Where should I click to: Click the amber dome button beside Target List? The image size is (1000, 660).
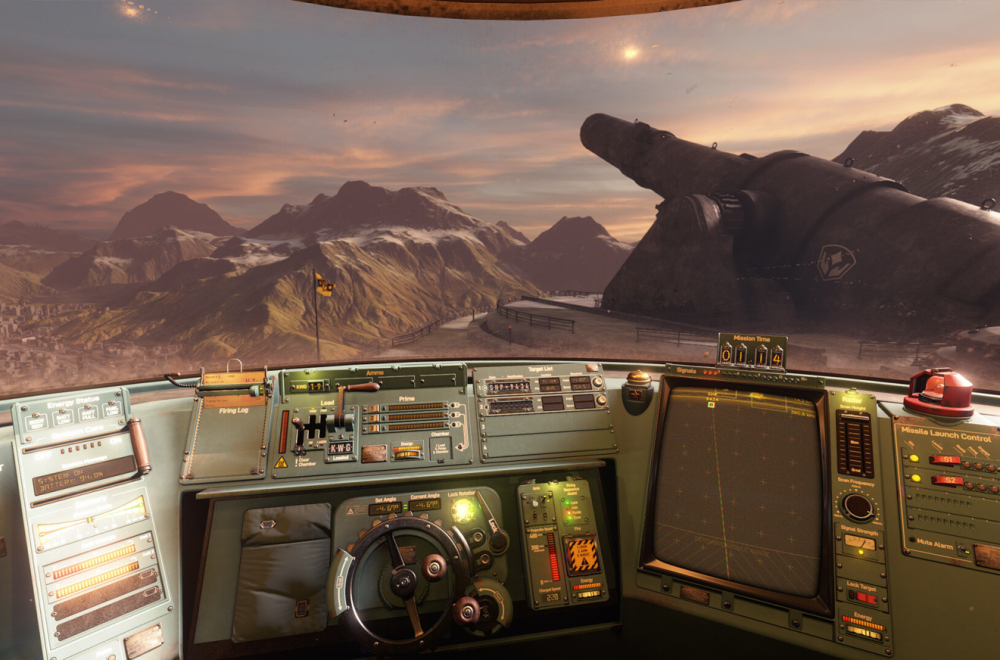638,381
